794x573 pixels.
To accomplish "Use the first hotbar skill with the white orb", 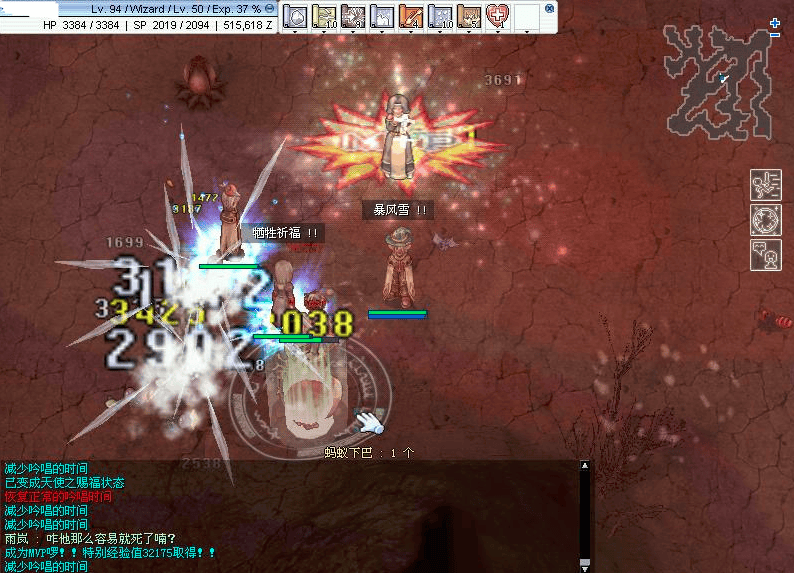I will (x=295, y=16).
